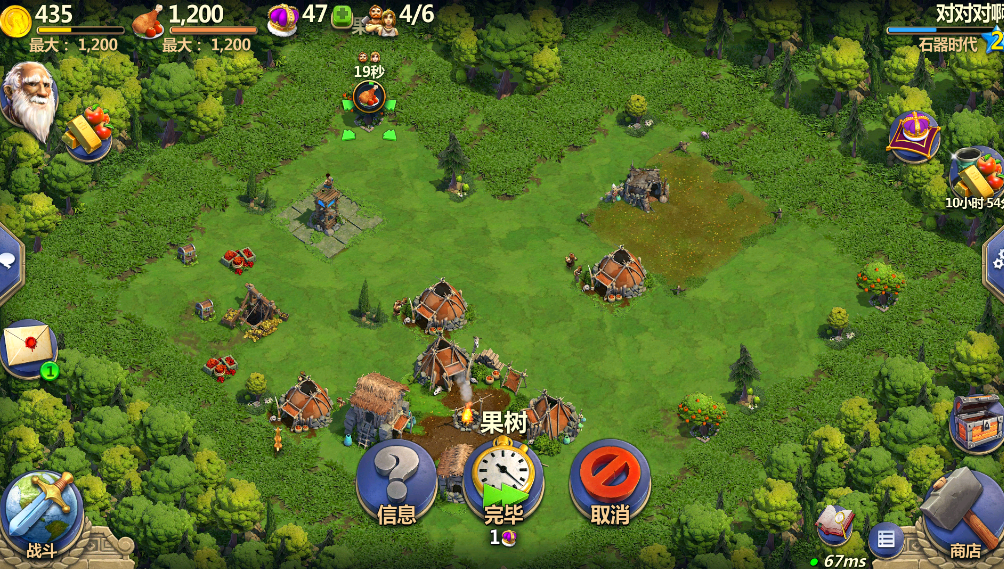Tap the bearded advisor portrait
Viewport: 1004px width, 569px height.
tap(28, 98)
